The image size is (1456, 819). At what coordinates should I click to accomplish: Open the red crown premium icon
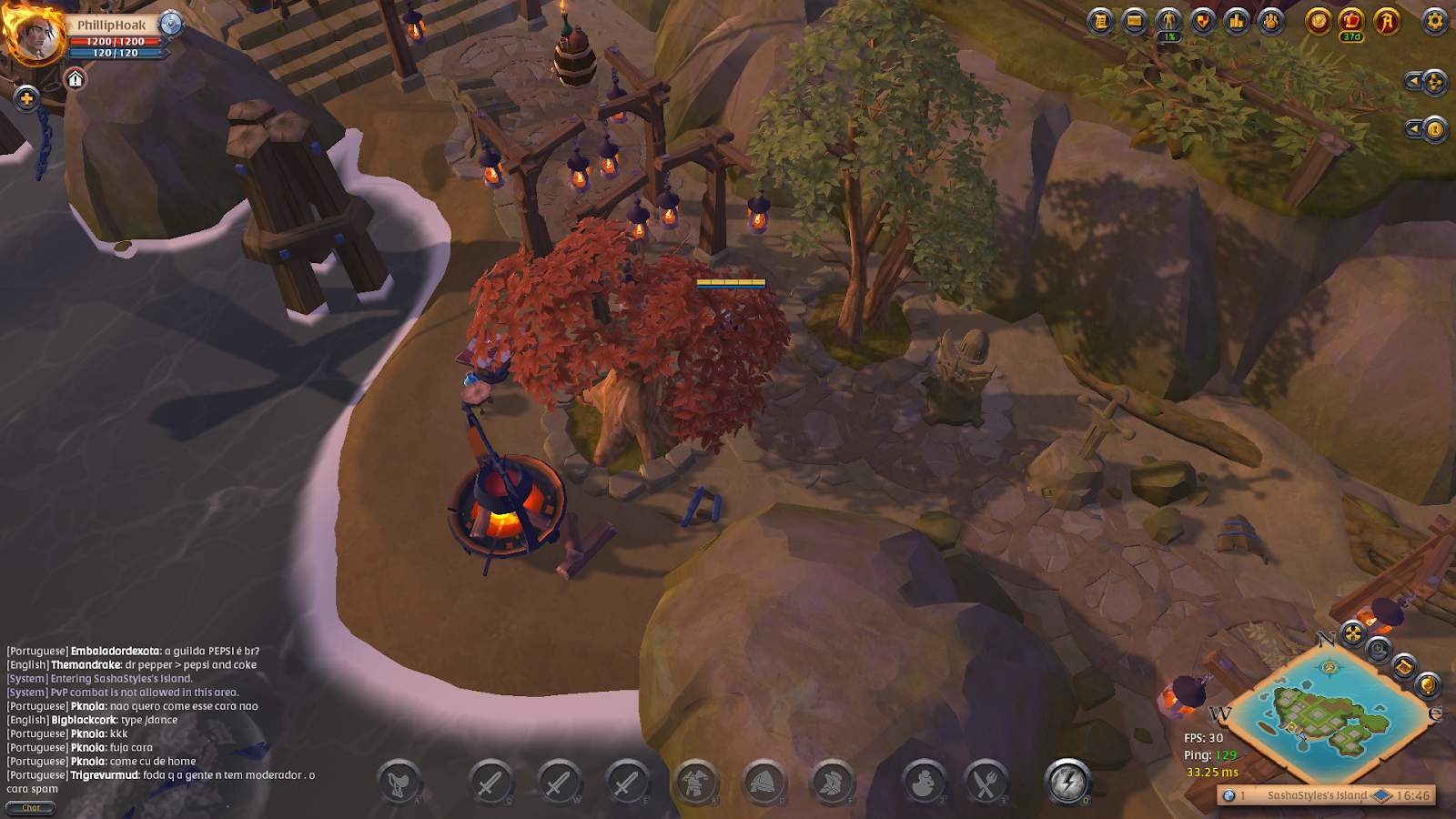coord(1352,21)
